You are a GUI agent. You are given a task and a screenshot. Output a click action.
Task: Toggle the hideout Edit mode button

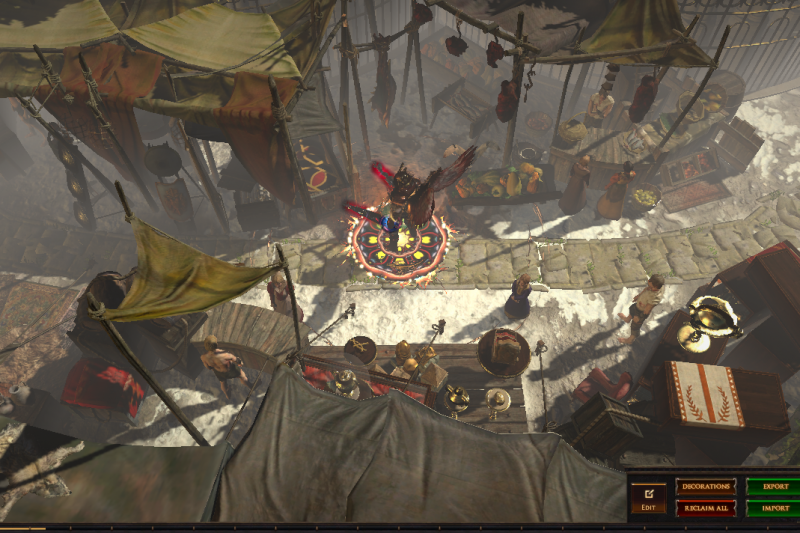(648, 497)
